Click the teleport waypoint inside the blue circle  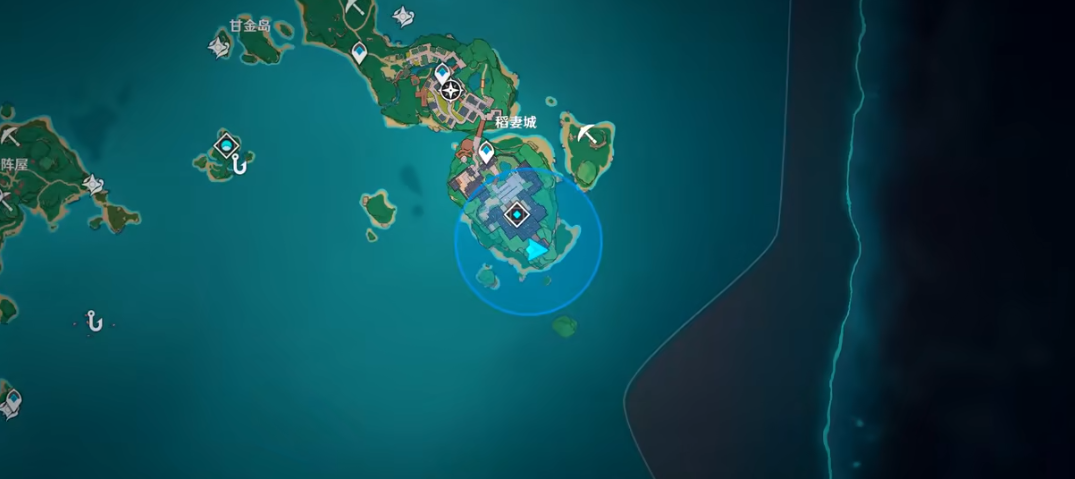tap(517, 214)
